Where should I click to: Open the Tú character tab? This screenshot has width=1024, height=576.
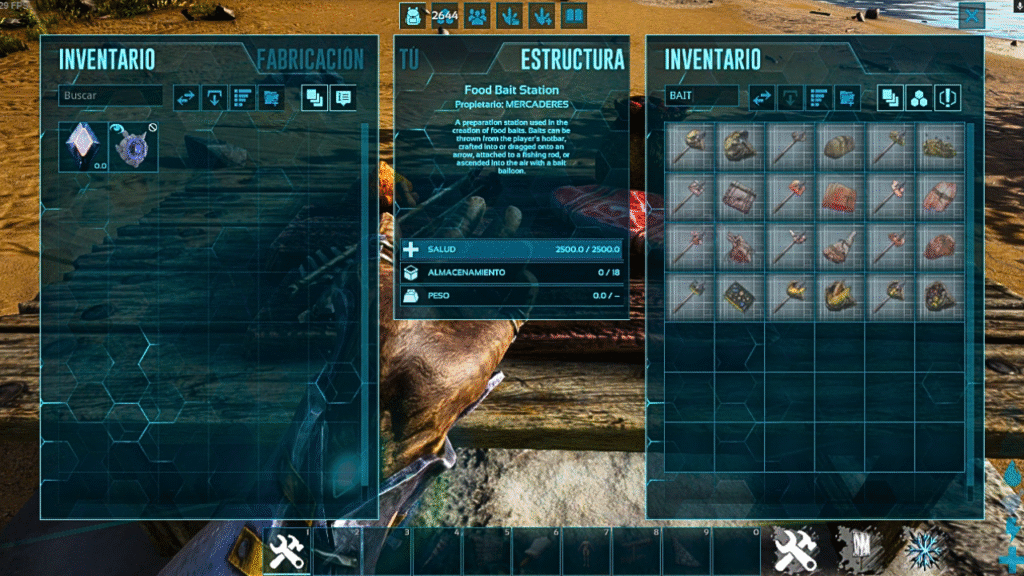click(x=408, y=59)
